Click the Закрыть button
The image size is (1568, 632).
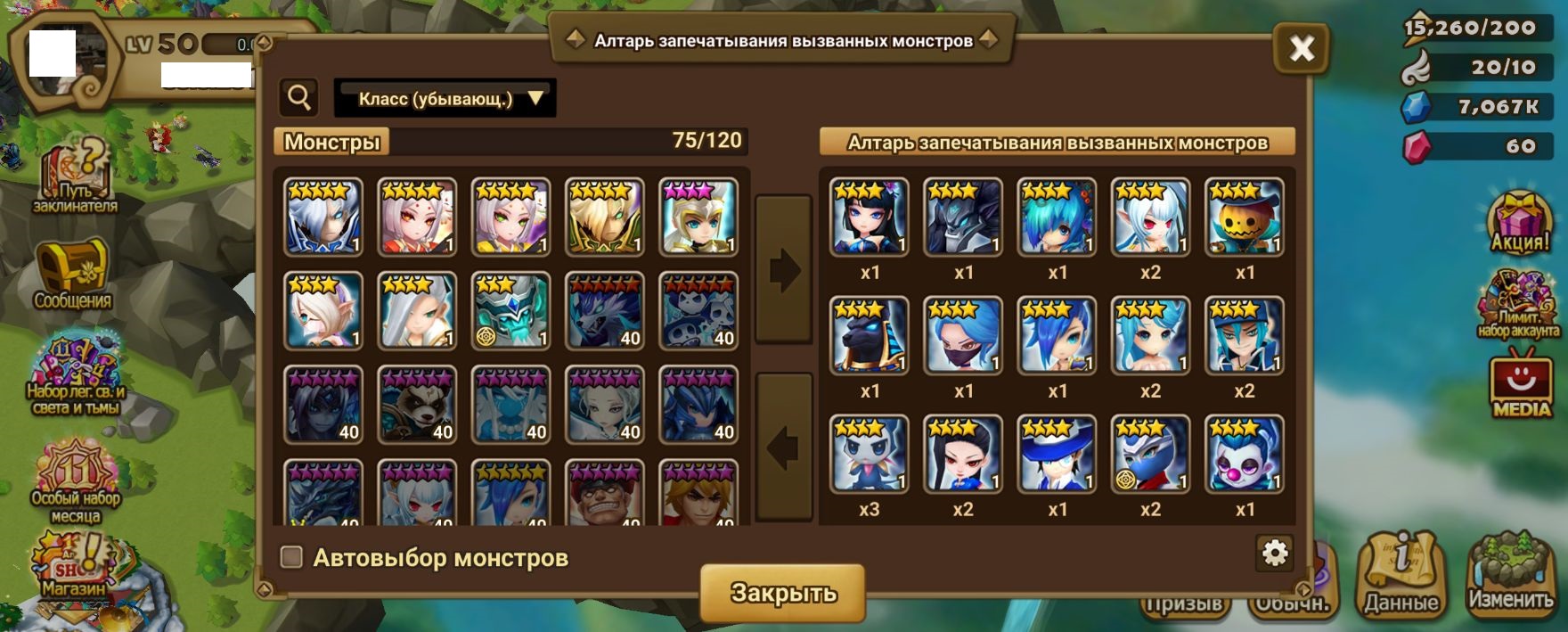(782, 593)
